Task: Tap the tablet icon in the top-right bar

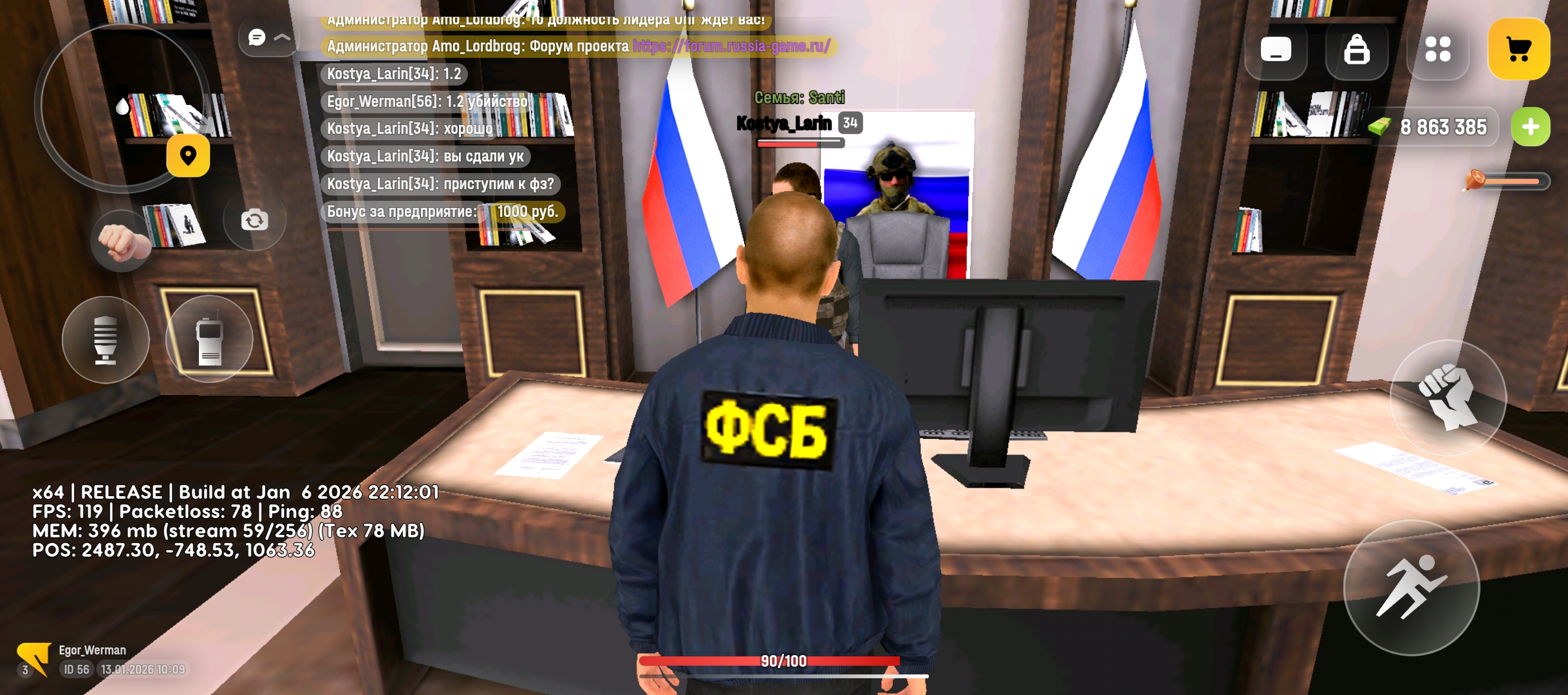Action: click(1276, 49)
